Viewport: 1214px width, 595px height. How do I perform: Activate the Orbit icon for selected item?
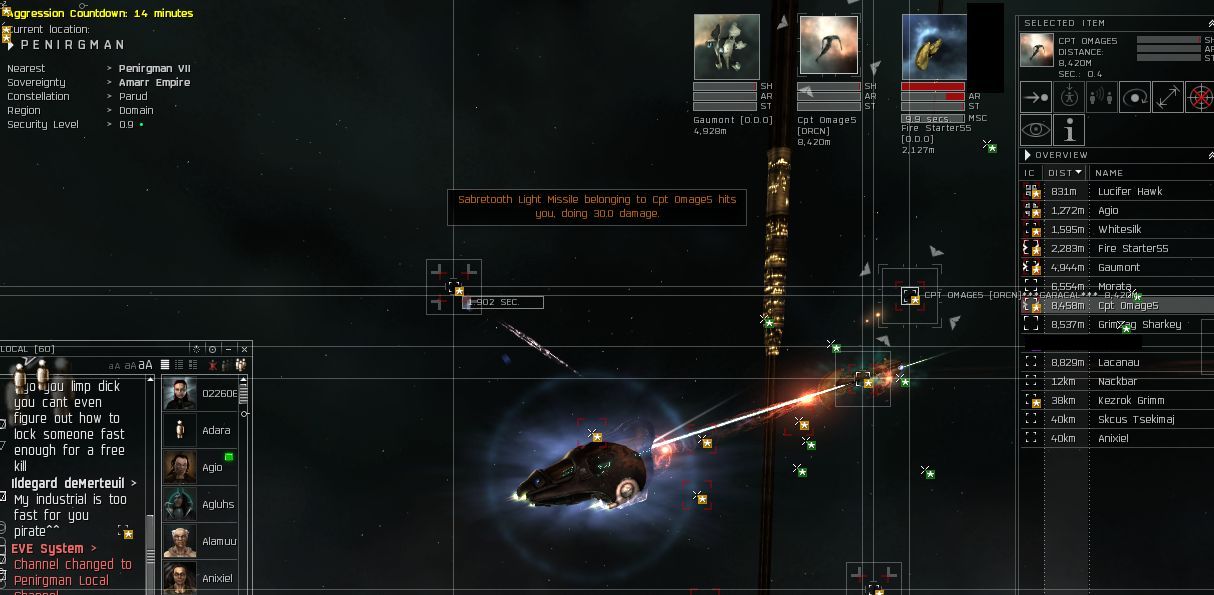(x=1134, y=98)
